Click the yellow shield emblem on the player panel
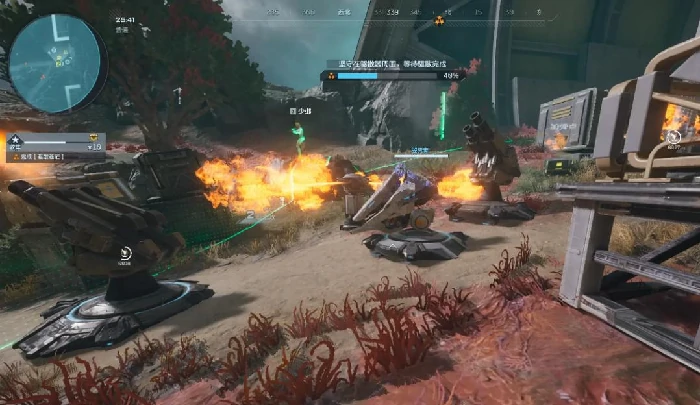700x405 pixels. pos(93,138)
